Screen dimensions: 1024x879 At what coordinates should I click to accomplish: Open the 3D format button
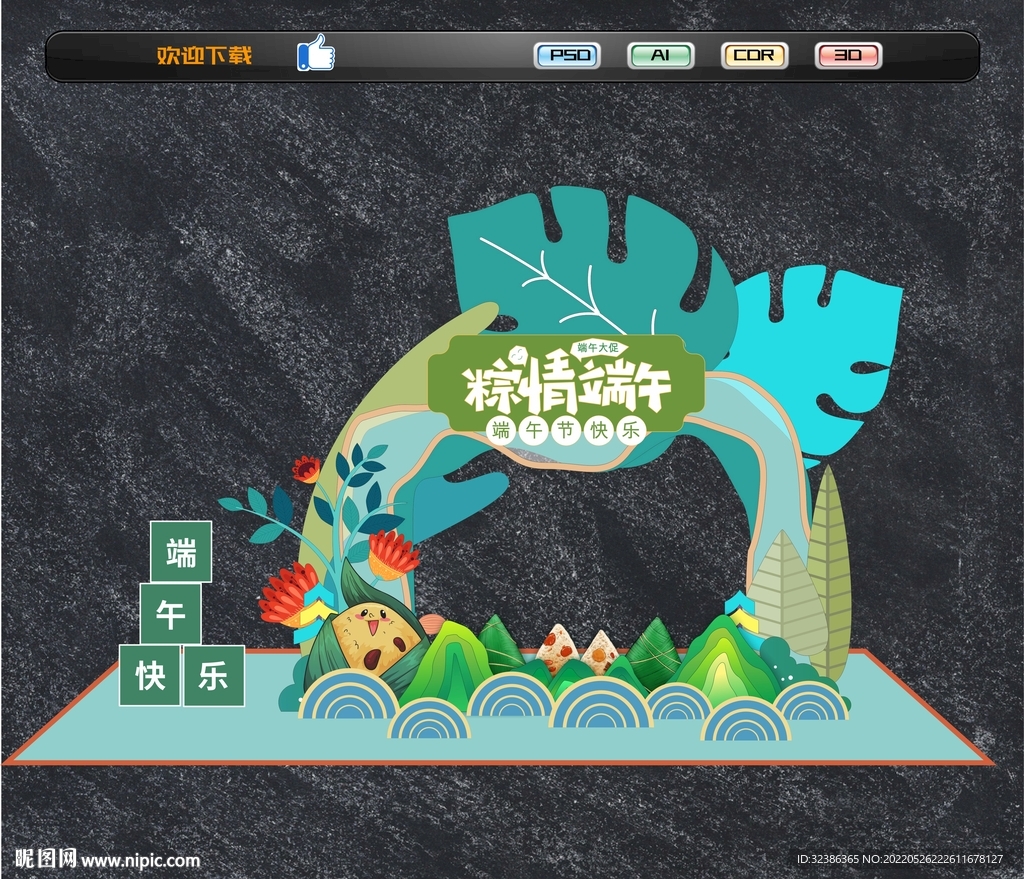pyautogui.click(x=848, y=55)
